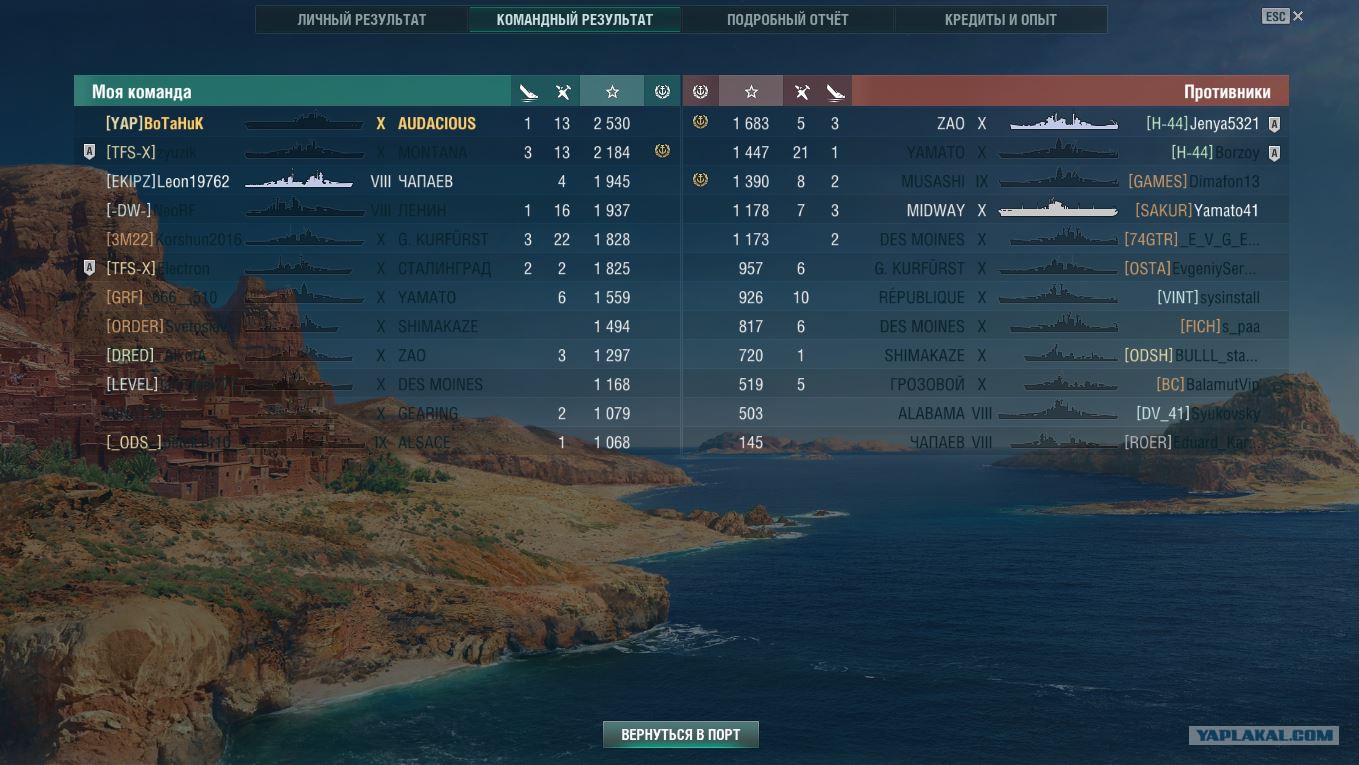
Task: Select the Командный результат tab
Action: pos(574,20)
